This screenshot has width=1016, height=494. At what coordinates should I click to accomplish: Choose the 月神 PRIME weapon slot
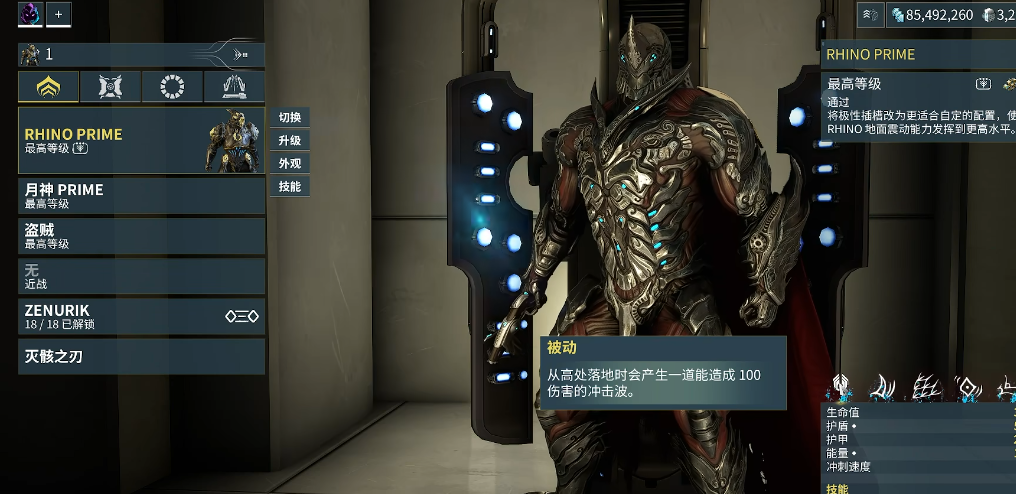[141, 195]
